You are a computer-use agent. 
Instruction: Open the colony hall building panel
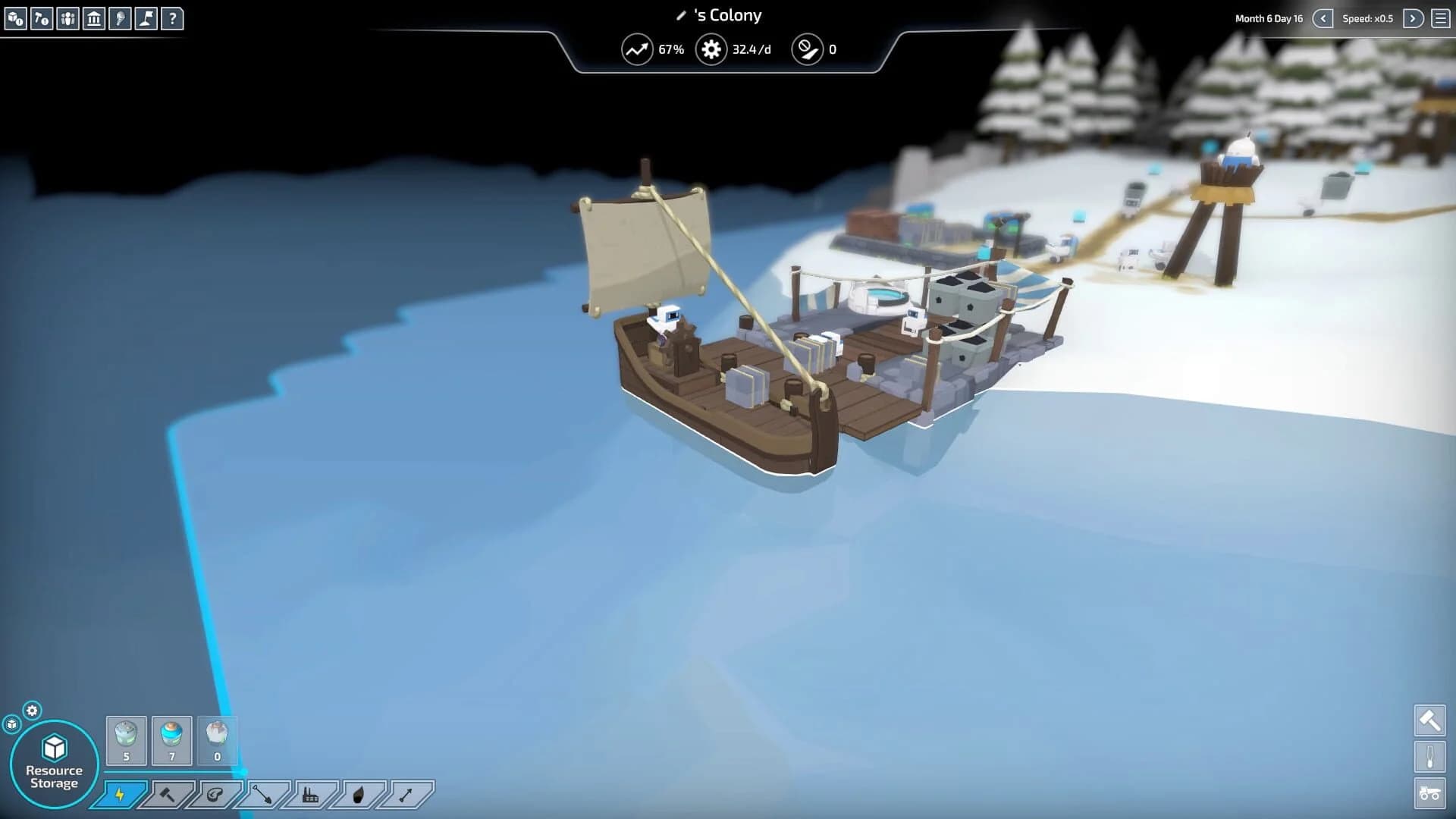tap(95, 19)
